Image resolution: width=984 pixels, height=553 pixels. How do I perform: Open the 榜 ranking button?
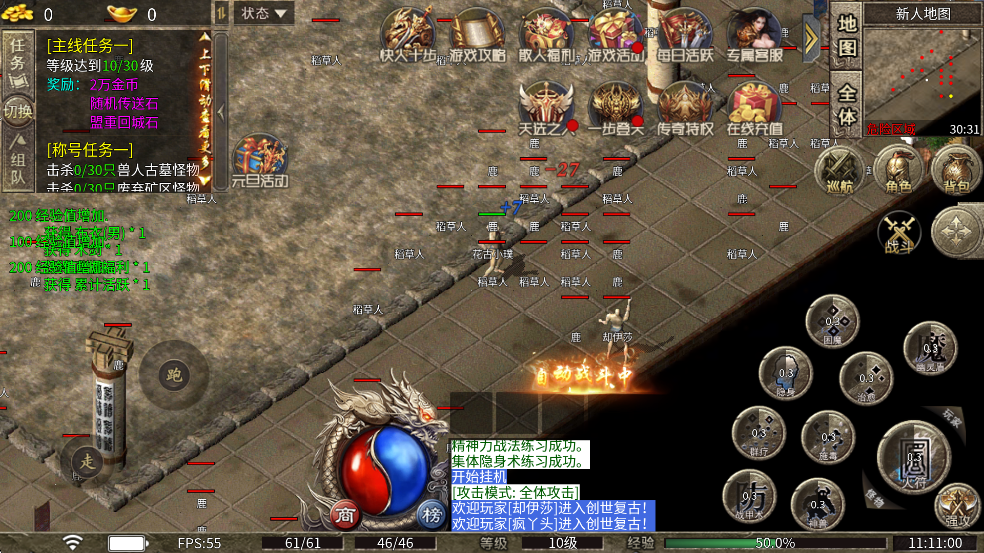tap(431, 514)
